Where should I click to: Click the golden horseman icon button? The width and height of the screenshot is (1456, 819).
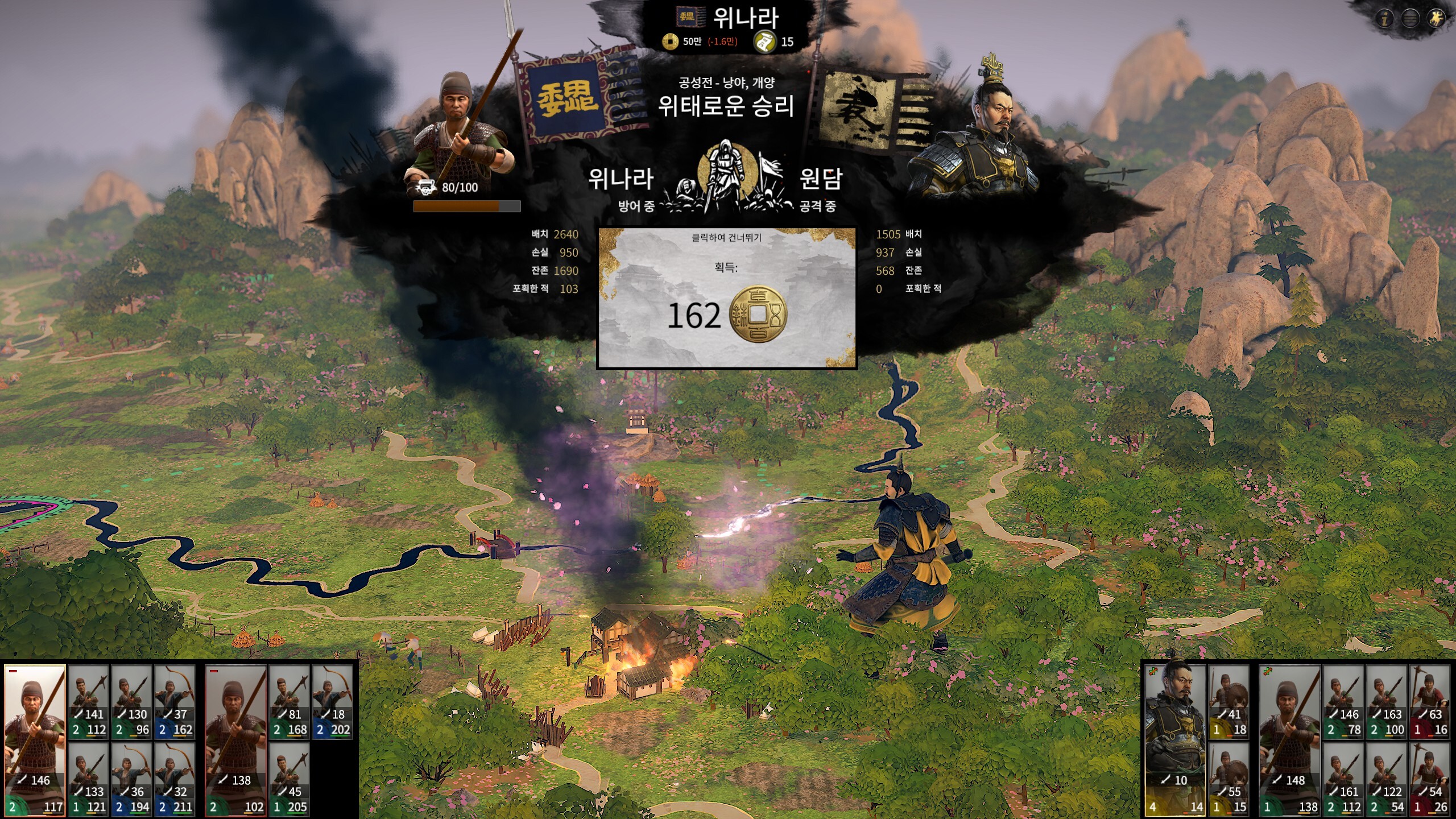1436,19
